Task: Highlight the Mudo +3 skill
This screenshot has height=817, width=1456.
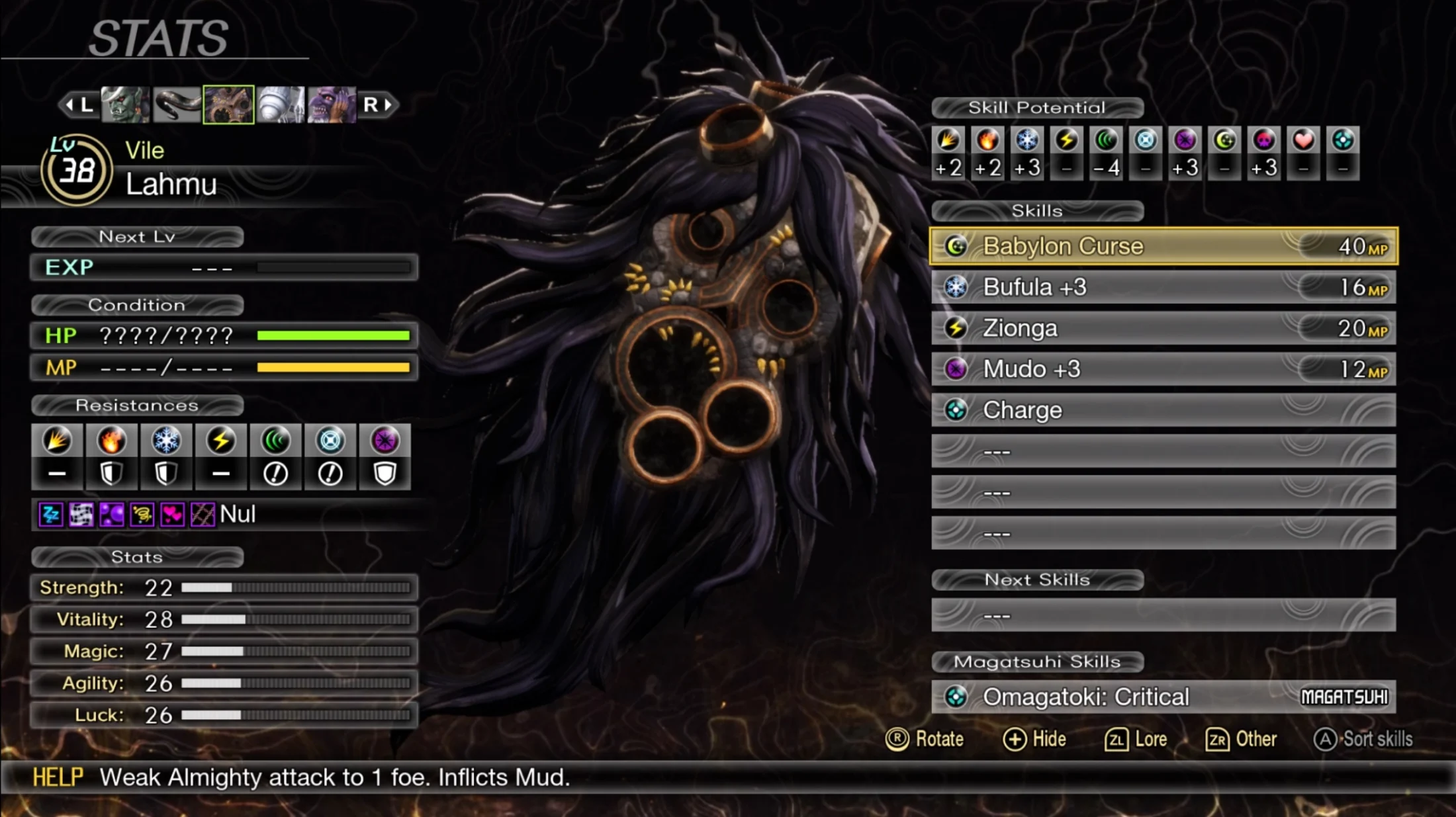Action: 1163,369
